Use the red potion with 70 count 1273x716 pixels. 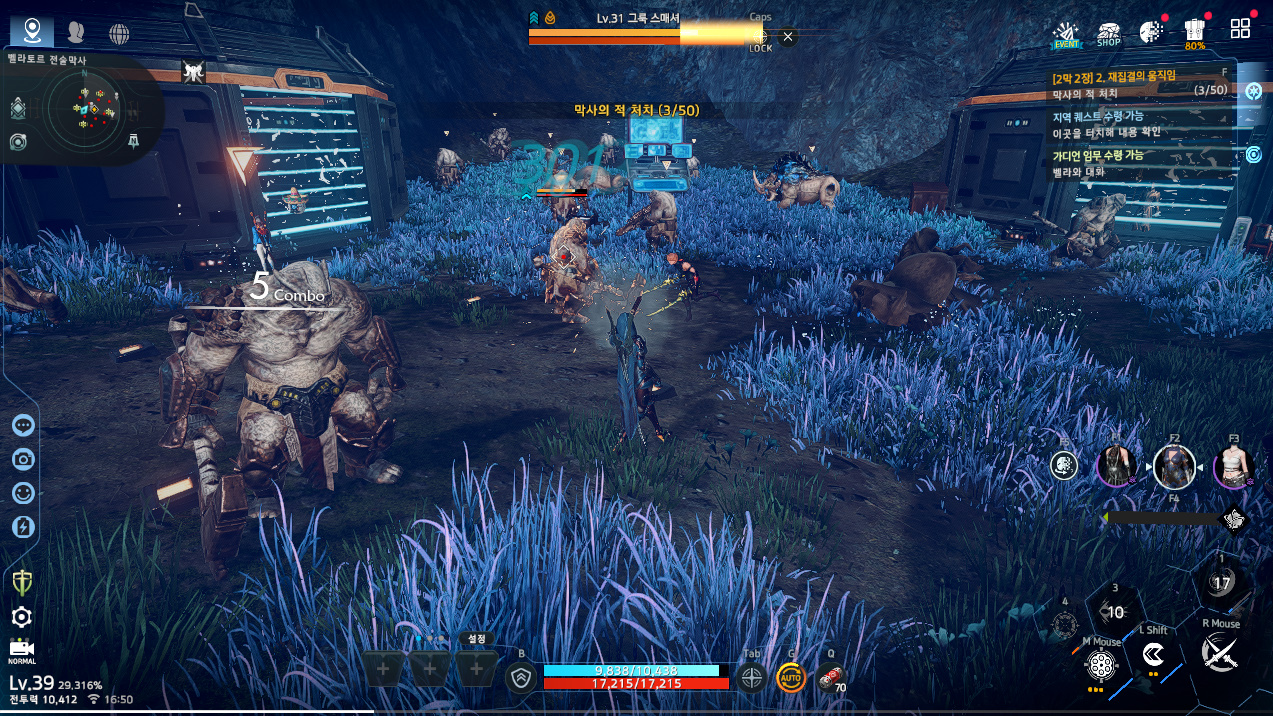point(830,678)
